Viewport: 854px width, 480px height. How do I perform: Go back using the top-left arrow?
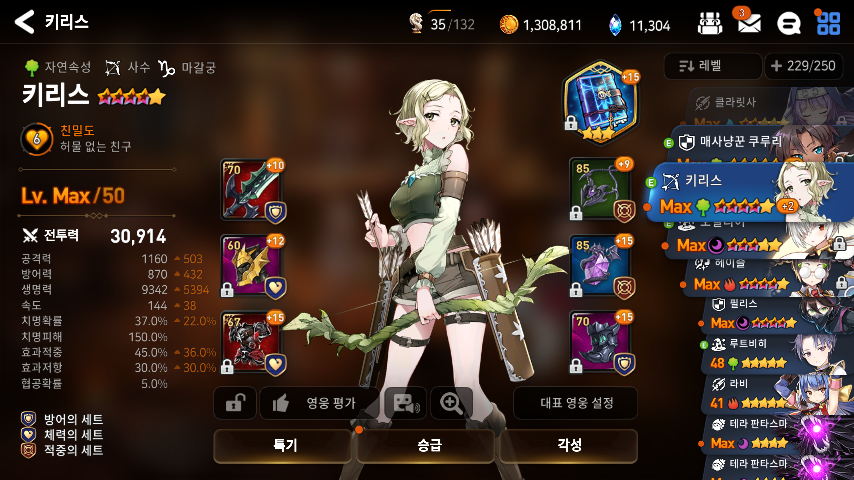click(24, 22)
